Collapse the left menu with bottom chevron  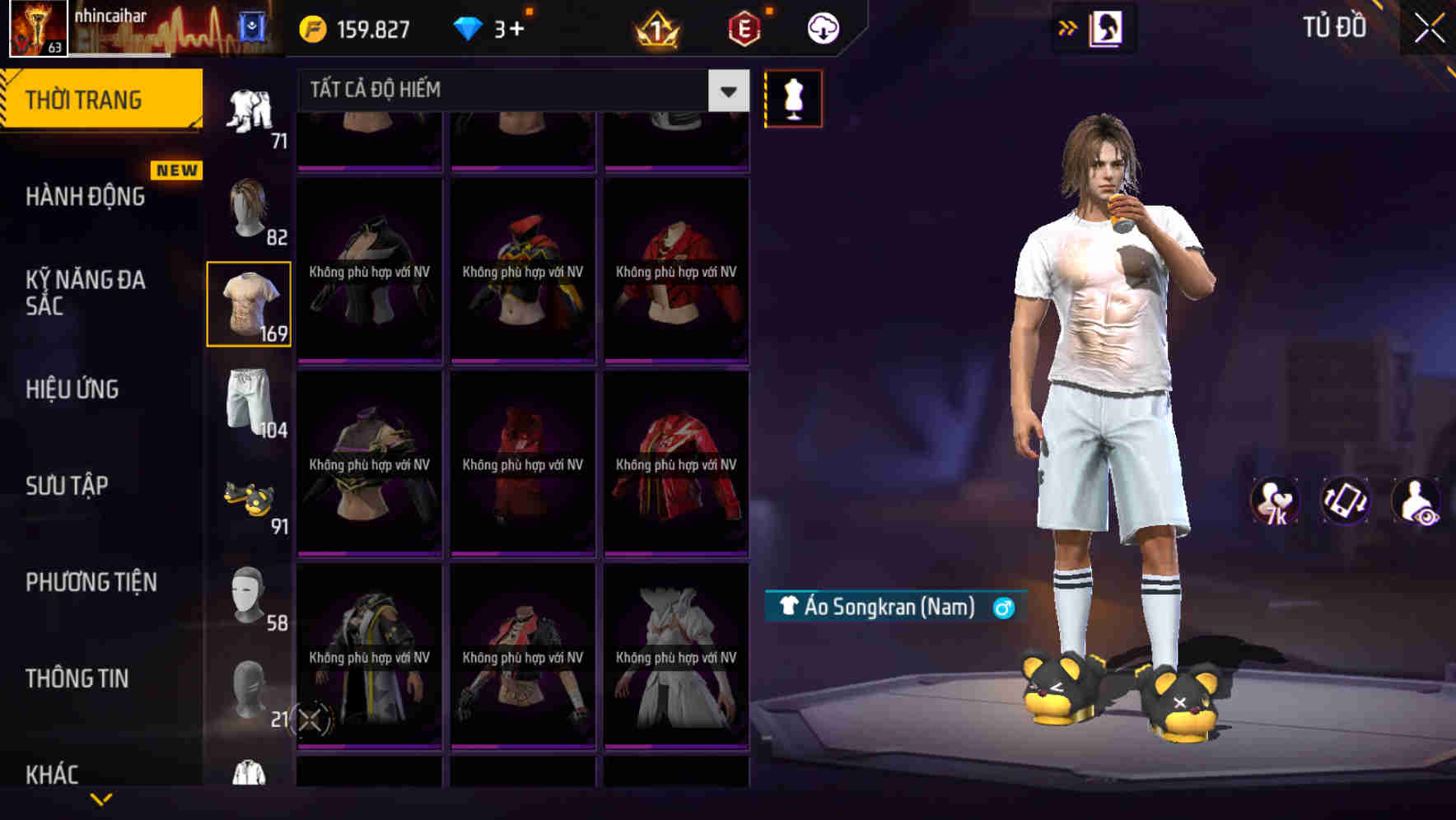100,798
